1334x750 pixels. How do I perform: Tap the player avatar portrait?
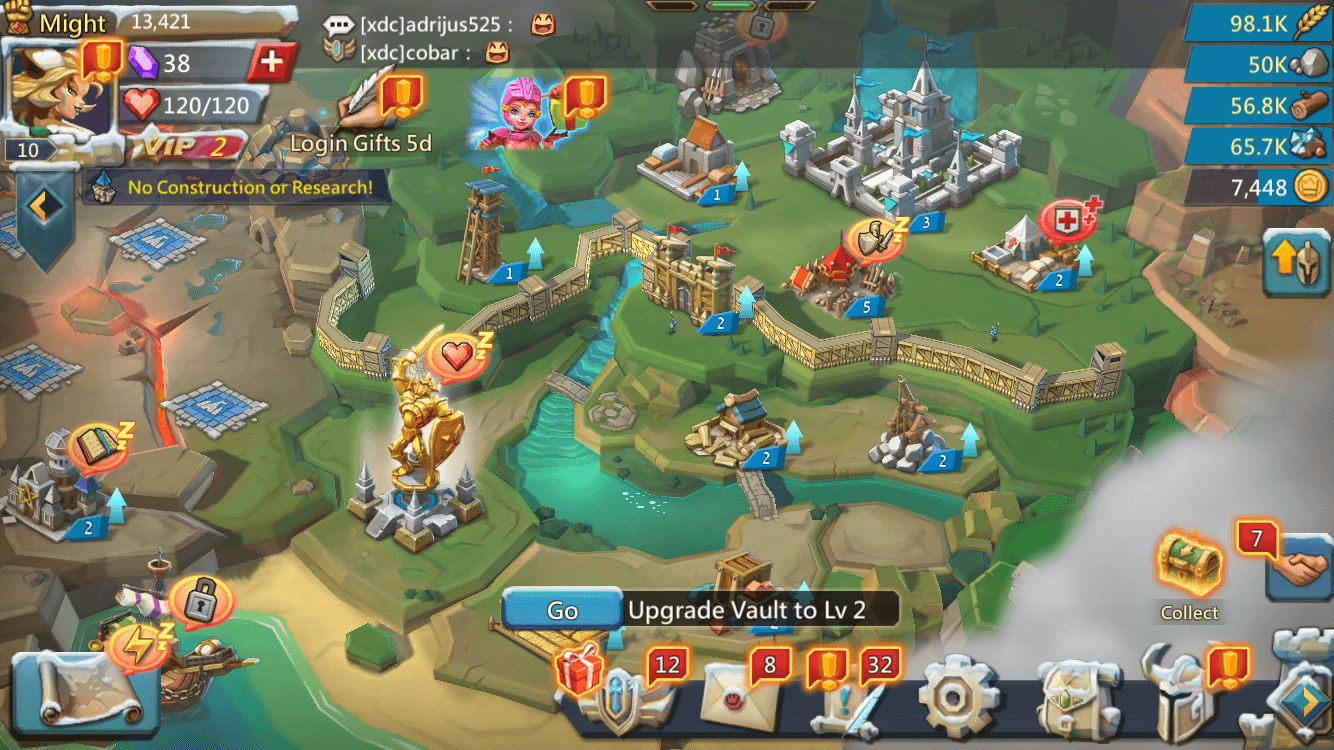(55, 90)
